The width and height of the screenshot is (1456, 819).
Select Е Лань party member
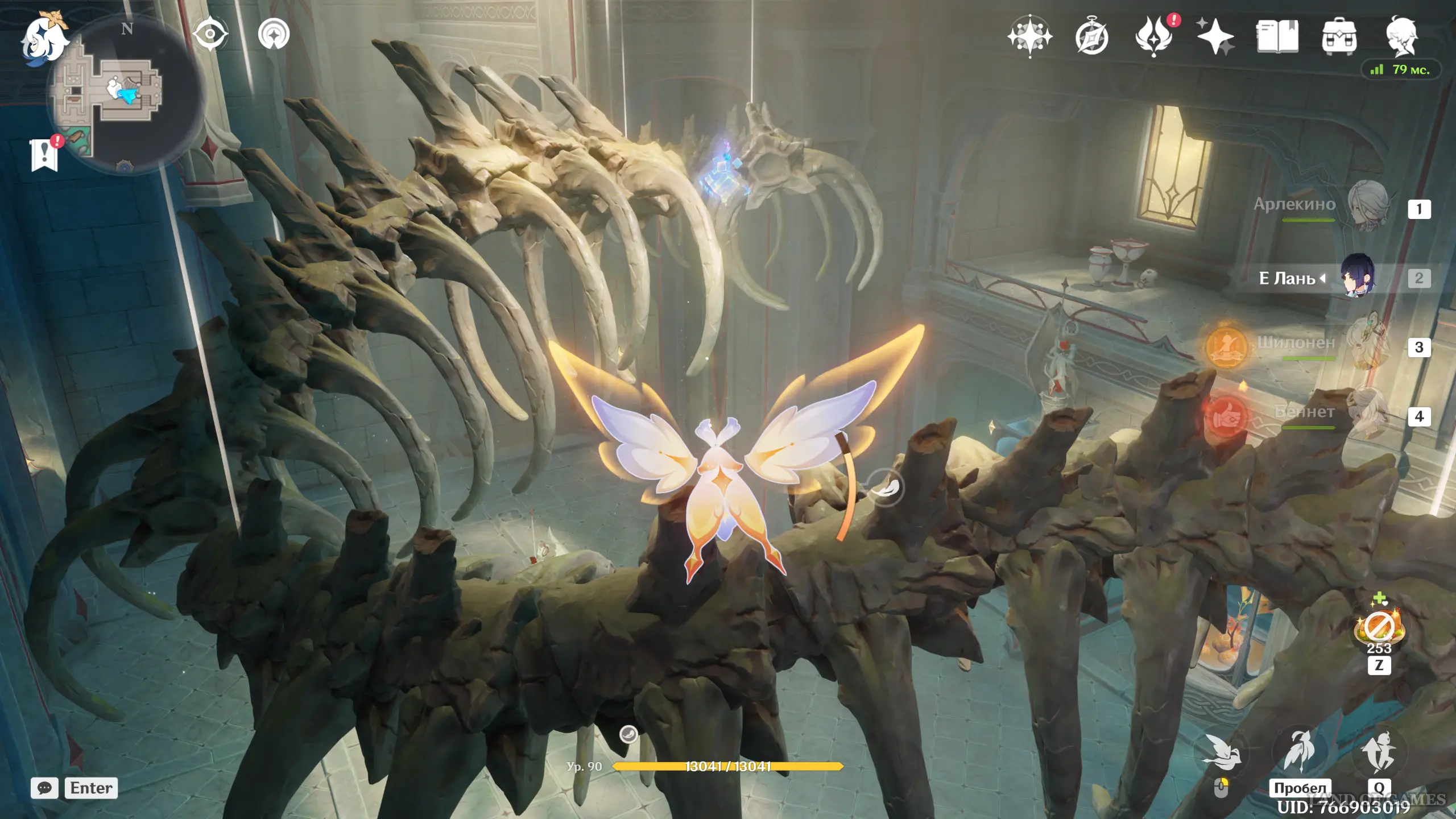pos(1358,278)
